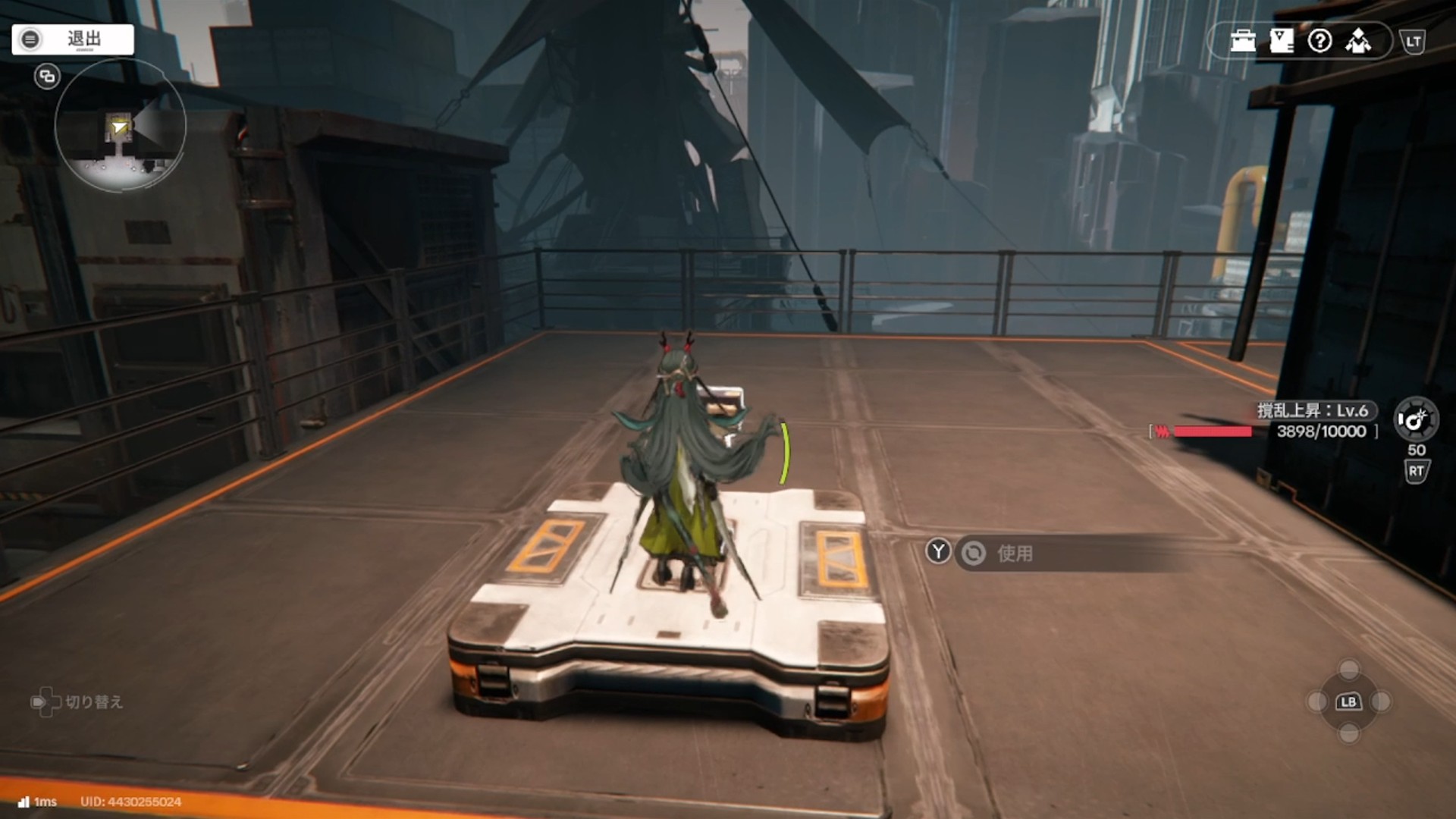Open the diamond-shaped figure icon in top bar
Viewport: 1456px width, 819px height.
click(x=1358, y=41)
